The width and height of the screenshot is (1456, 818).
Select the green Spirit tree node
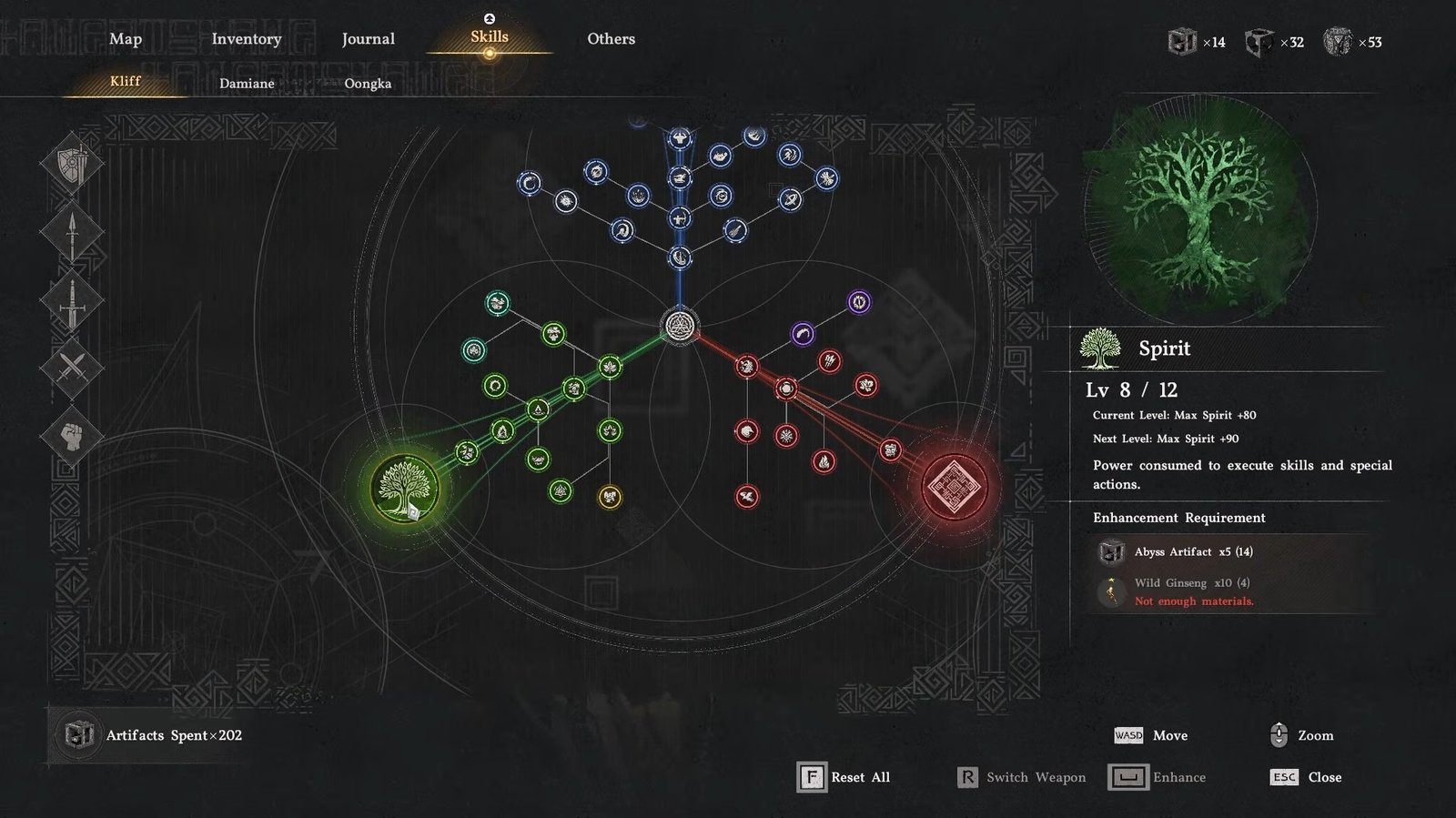pos(405,488)
